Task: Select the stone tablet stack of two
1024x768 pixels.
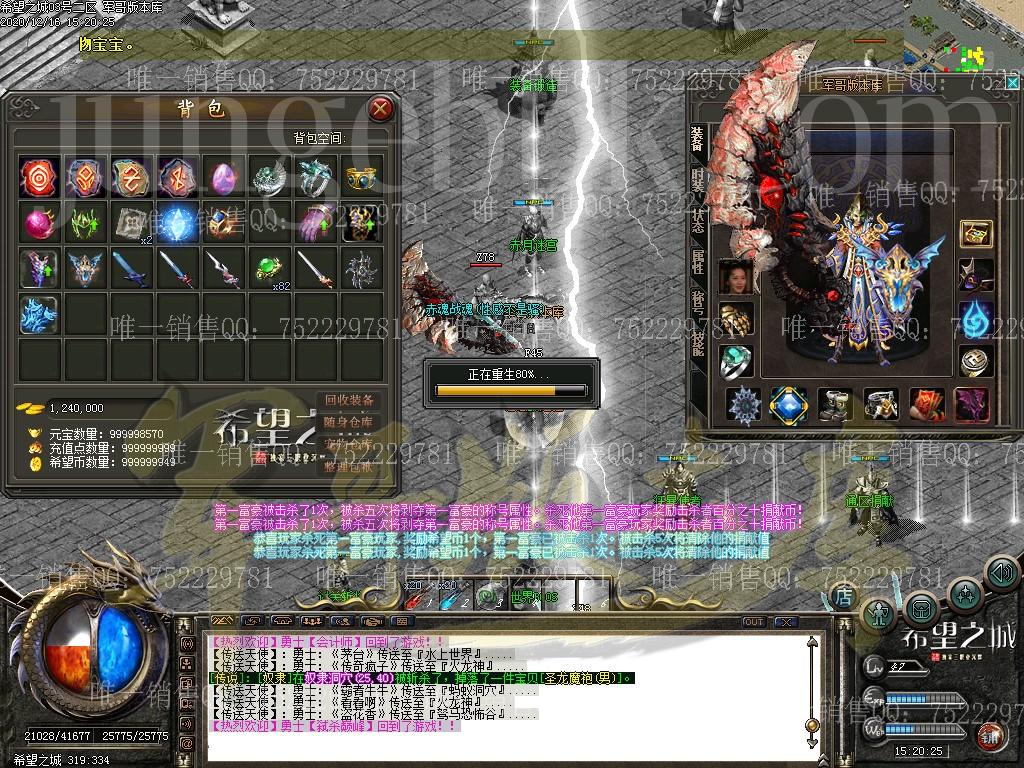Action: click(130, 222)
